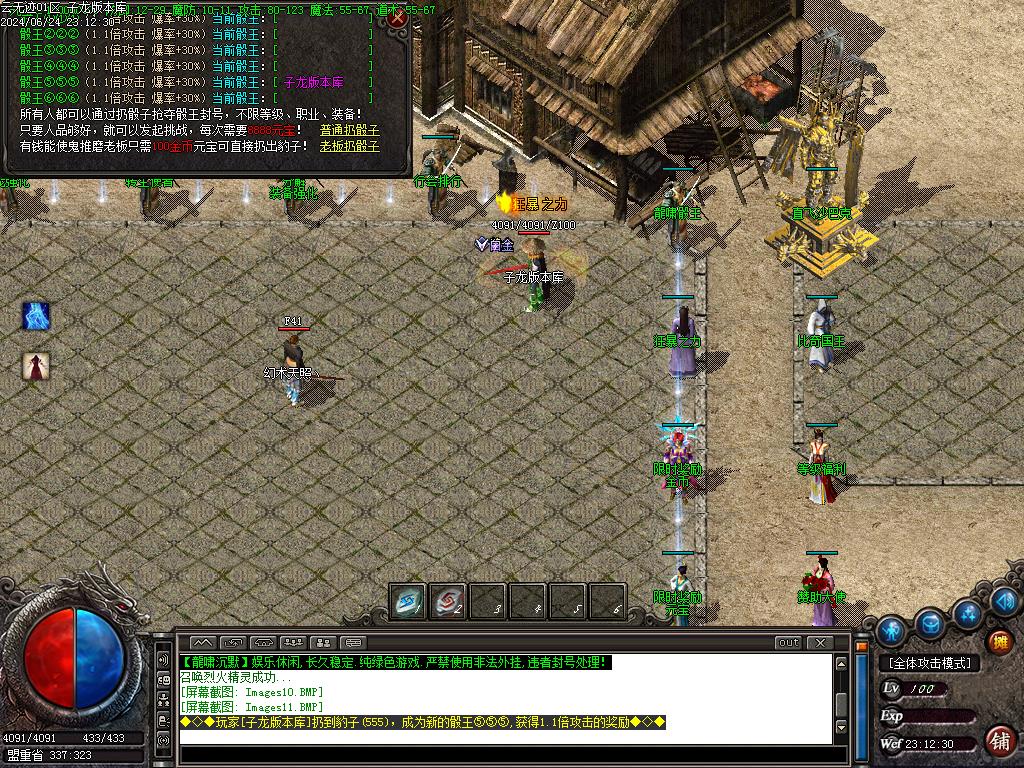Open the 铺 shop button

pyautogui.click(x=999, y=740)
